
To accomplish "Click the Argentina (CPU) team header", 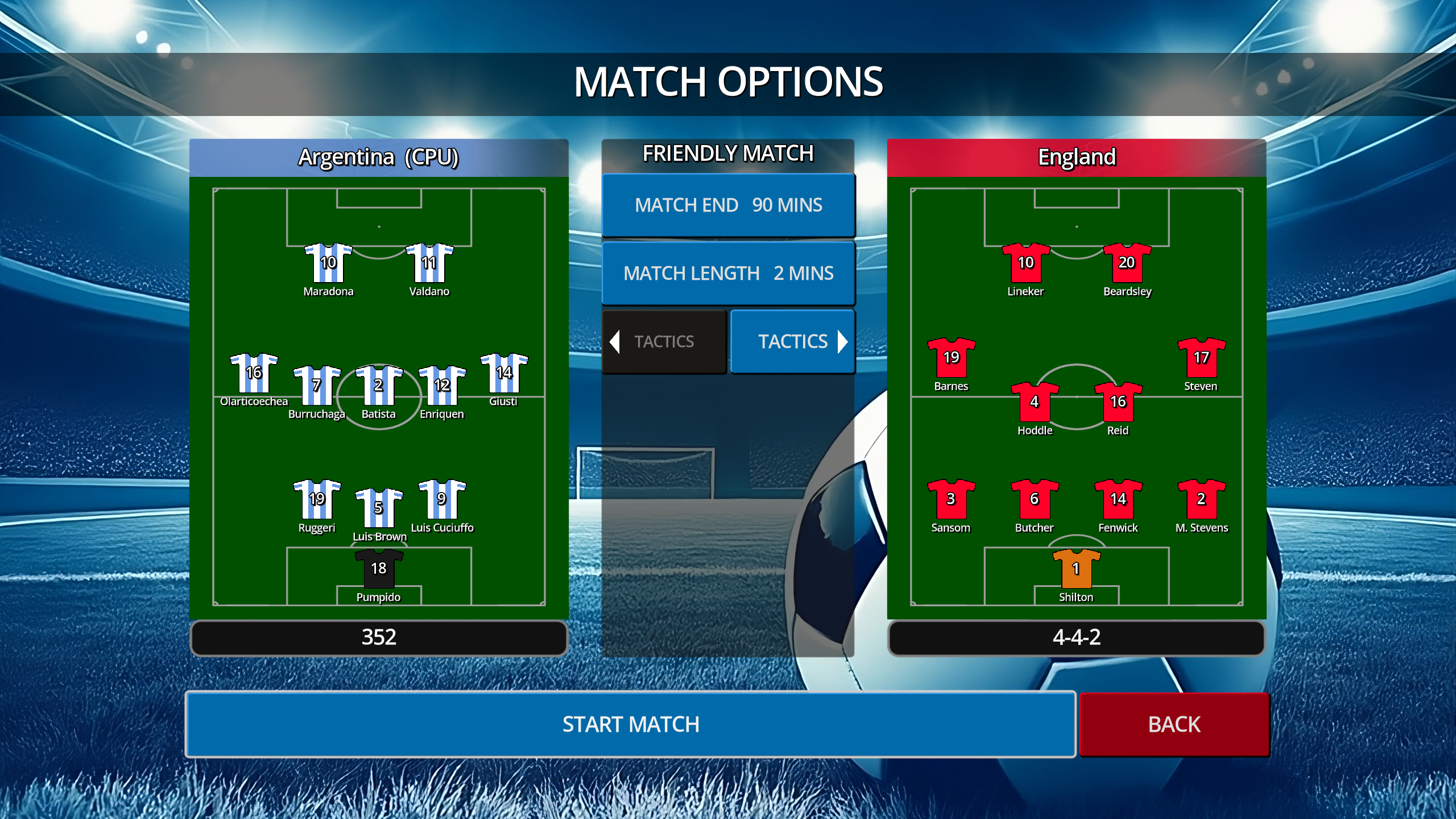I will tap(379, 157).
